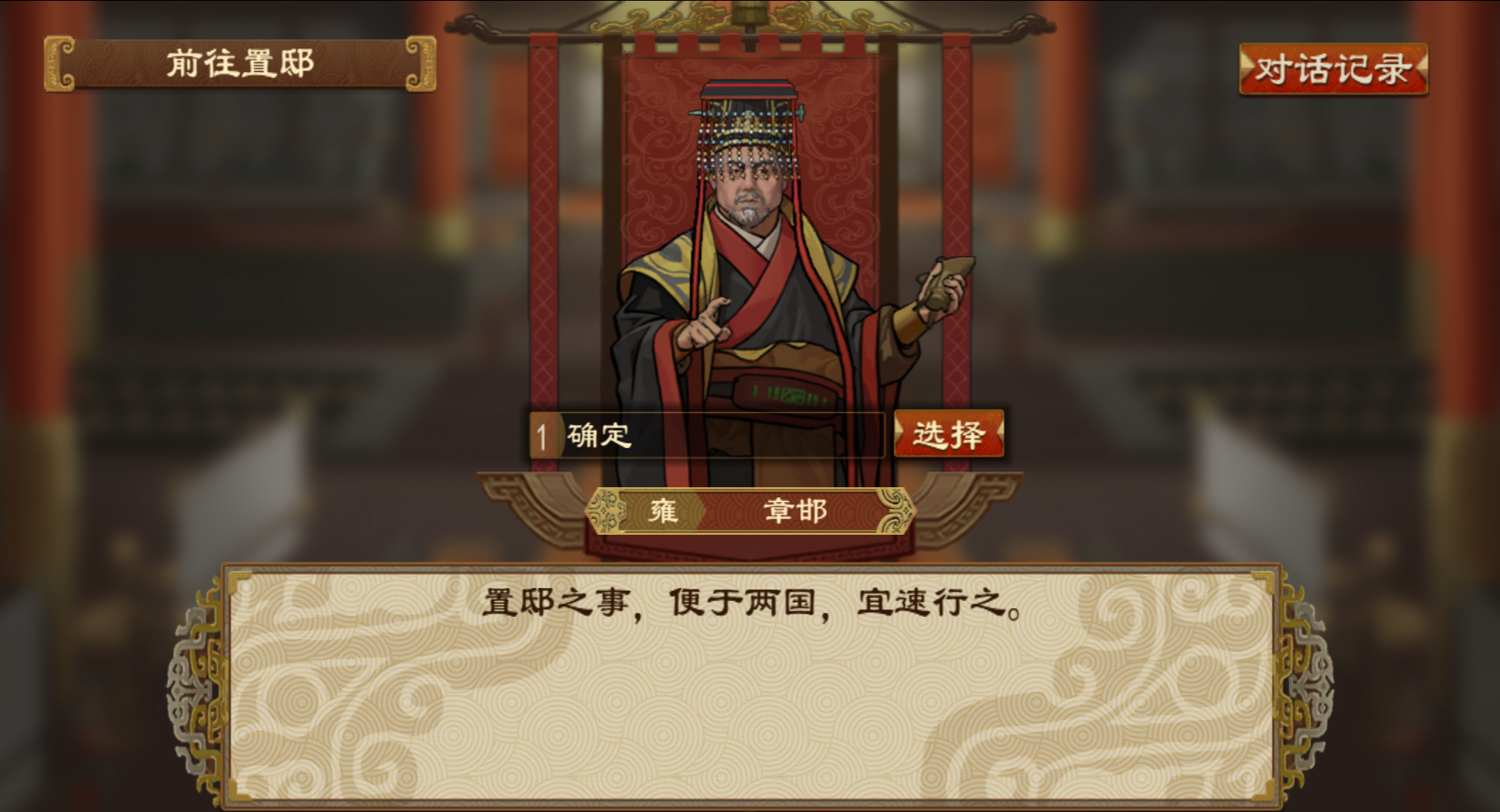Expand the nameplate showing 章邯
This screenshot has height=812, width=1500.
click(x=795, y=511)
